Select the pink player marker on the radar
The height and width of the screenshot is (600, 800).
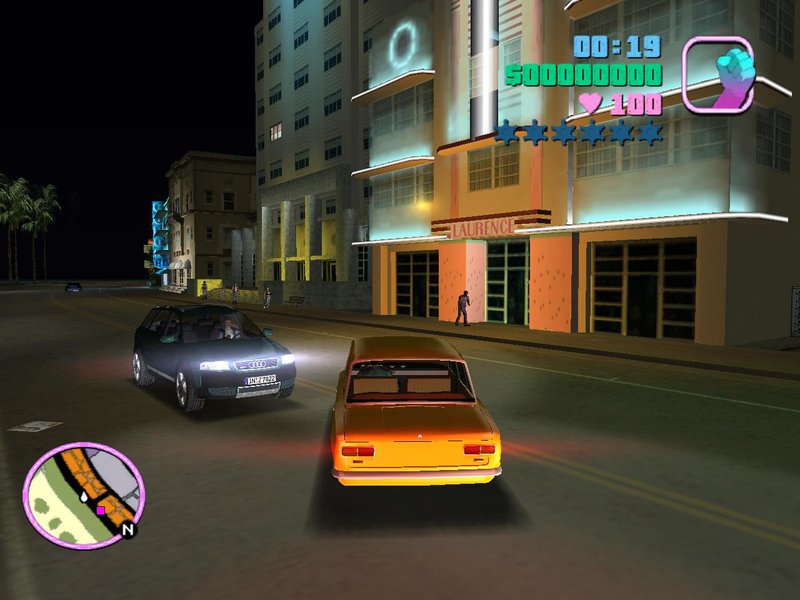(x=100, y=510)
